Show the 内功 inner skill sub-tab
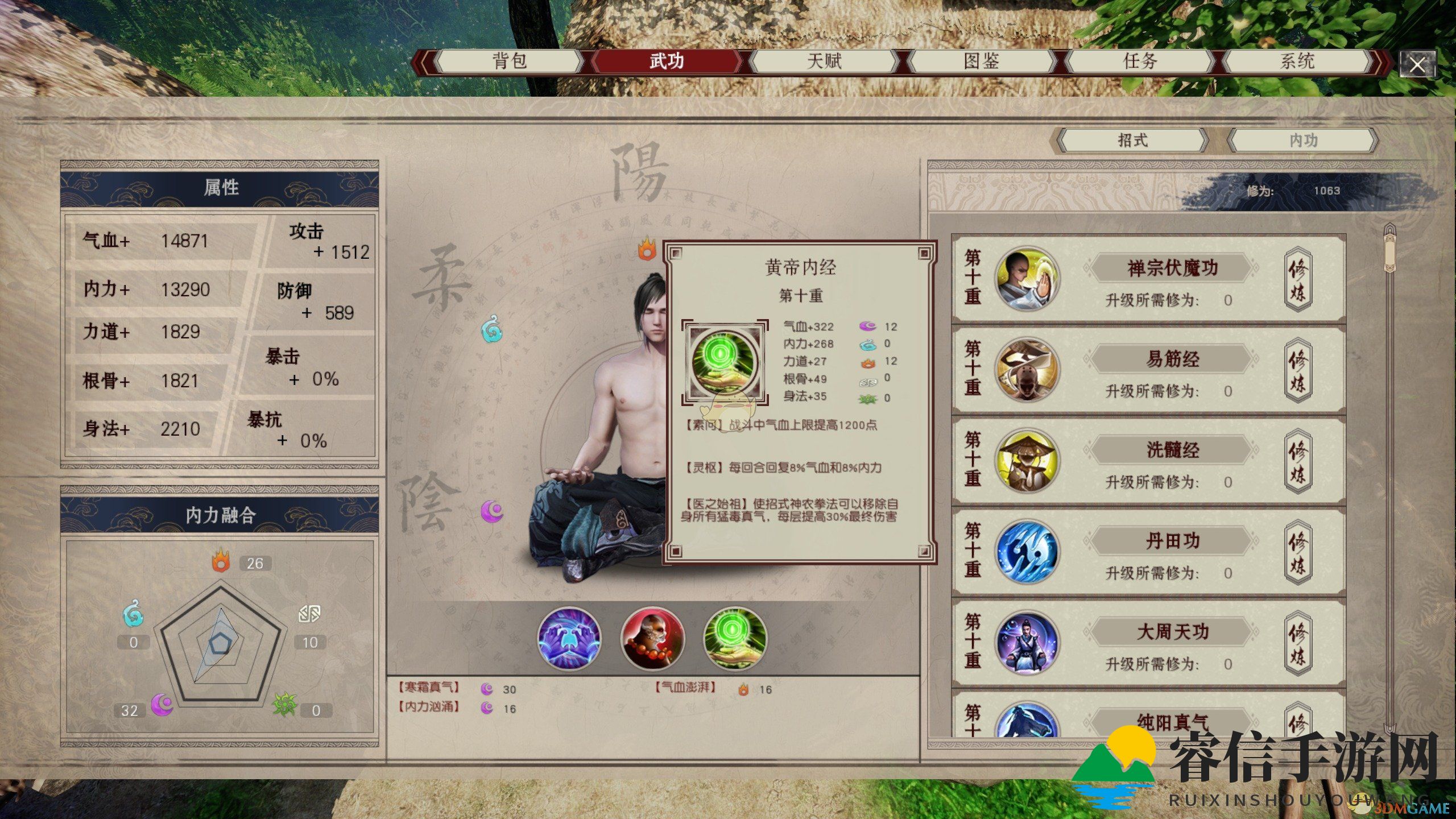 click(x=1303, y=140)
